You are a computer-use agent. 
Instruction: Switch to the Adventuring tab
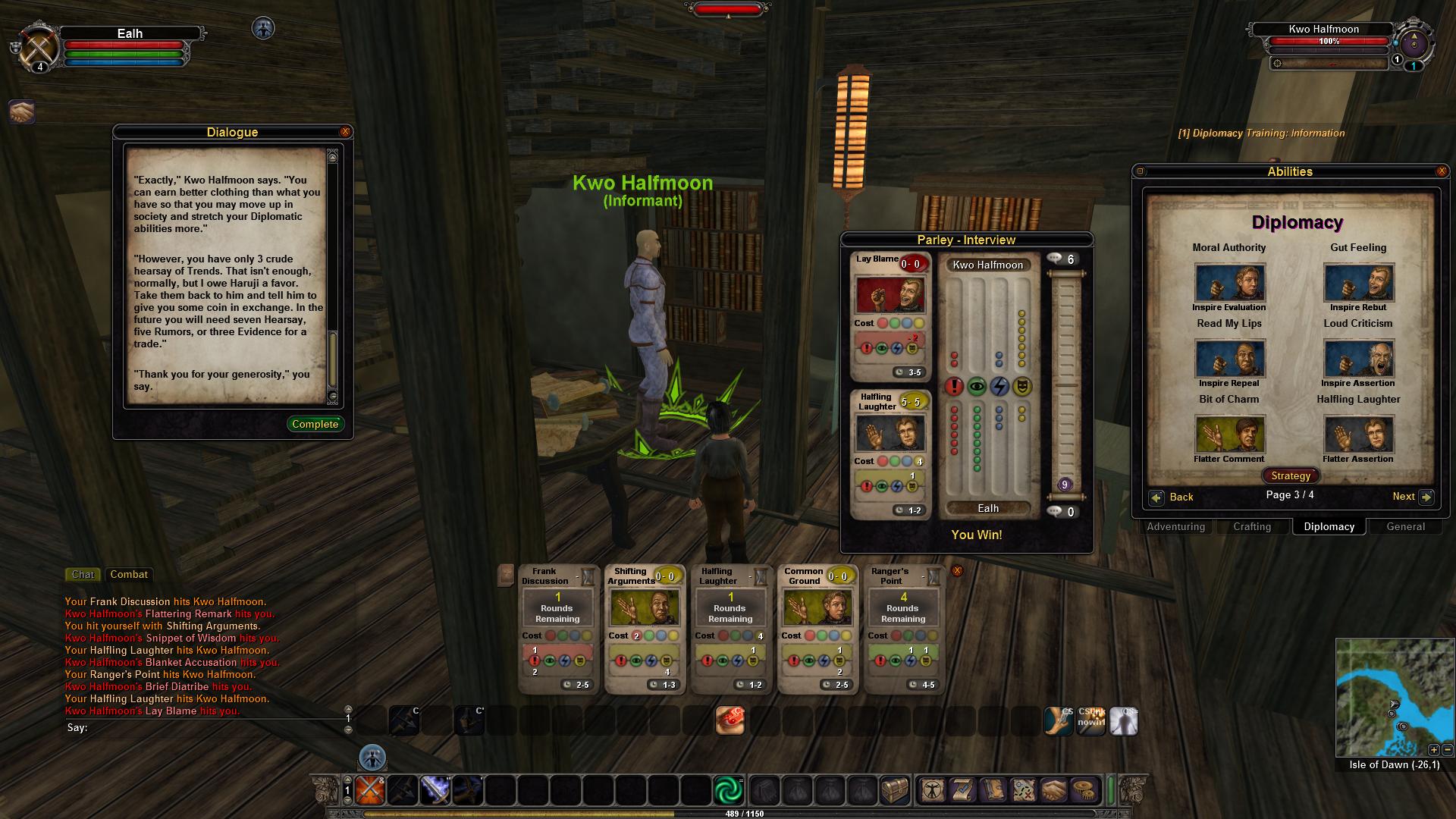tap(1175, 526)
